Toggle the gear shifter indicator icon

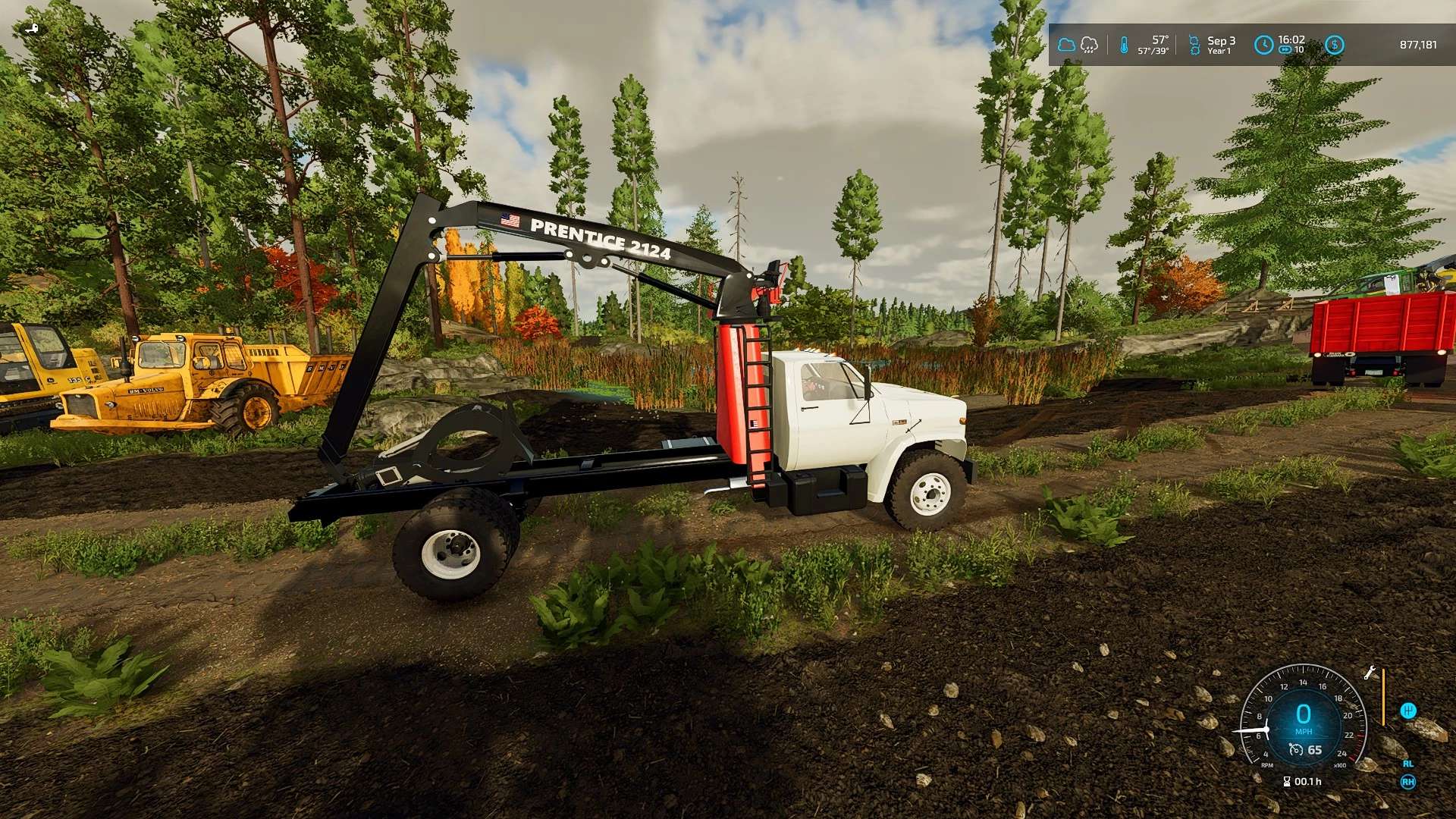(1408, 711)
